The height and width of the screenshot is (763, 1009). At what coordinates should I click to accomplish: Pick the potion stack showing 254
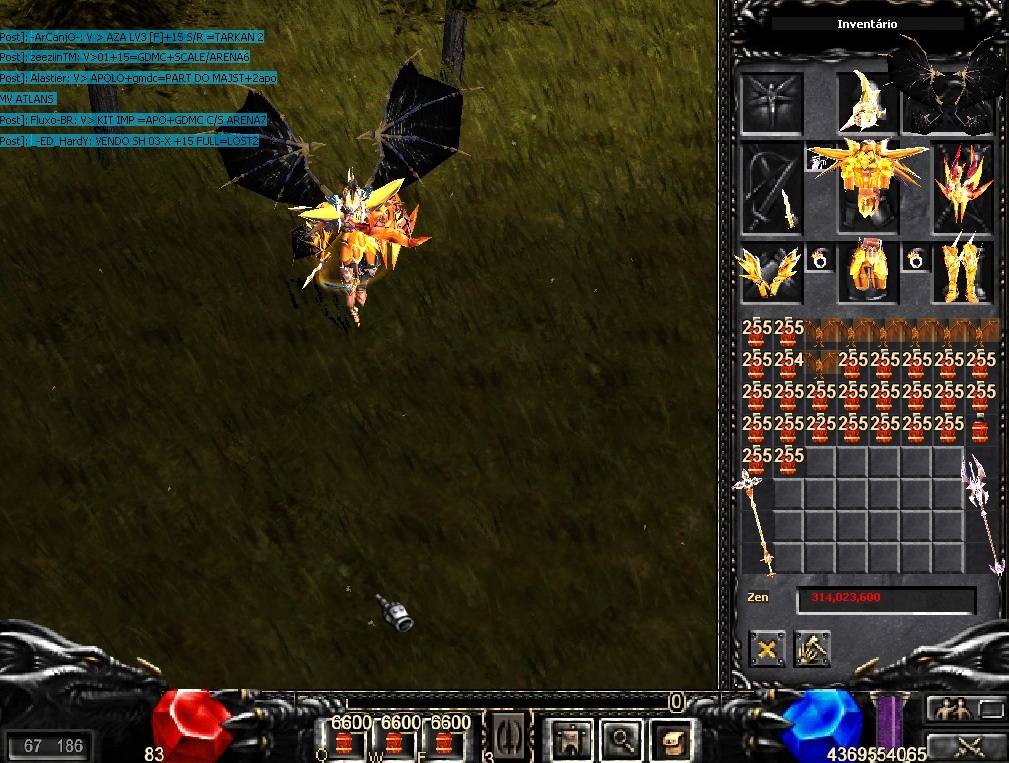[x=788, y=366]
